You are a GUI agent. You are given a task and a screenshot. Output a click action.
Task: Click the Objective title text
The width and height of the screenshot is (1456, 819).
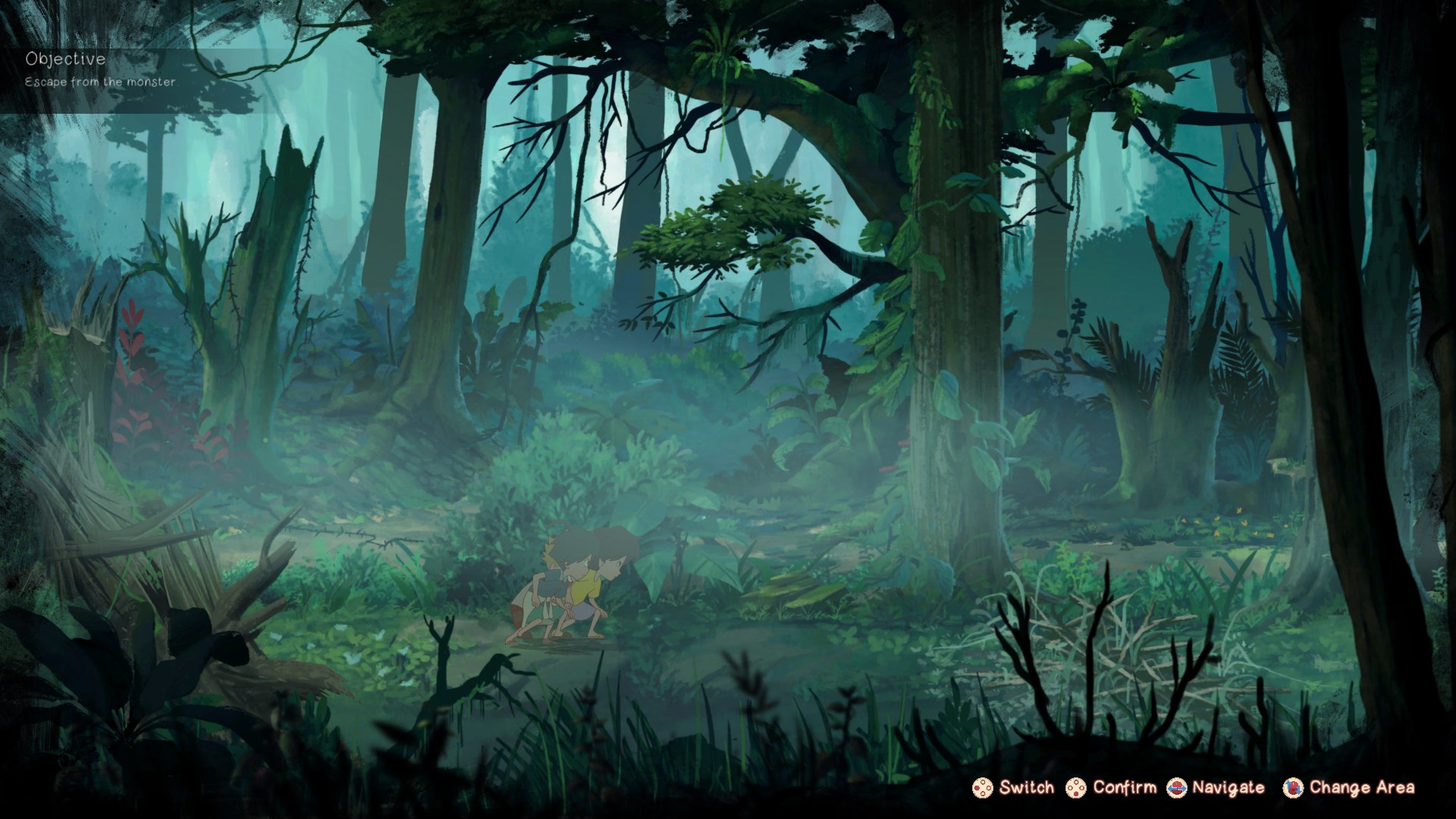click(x=64, y=57)
